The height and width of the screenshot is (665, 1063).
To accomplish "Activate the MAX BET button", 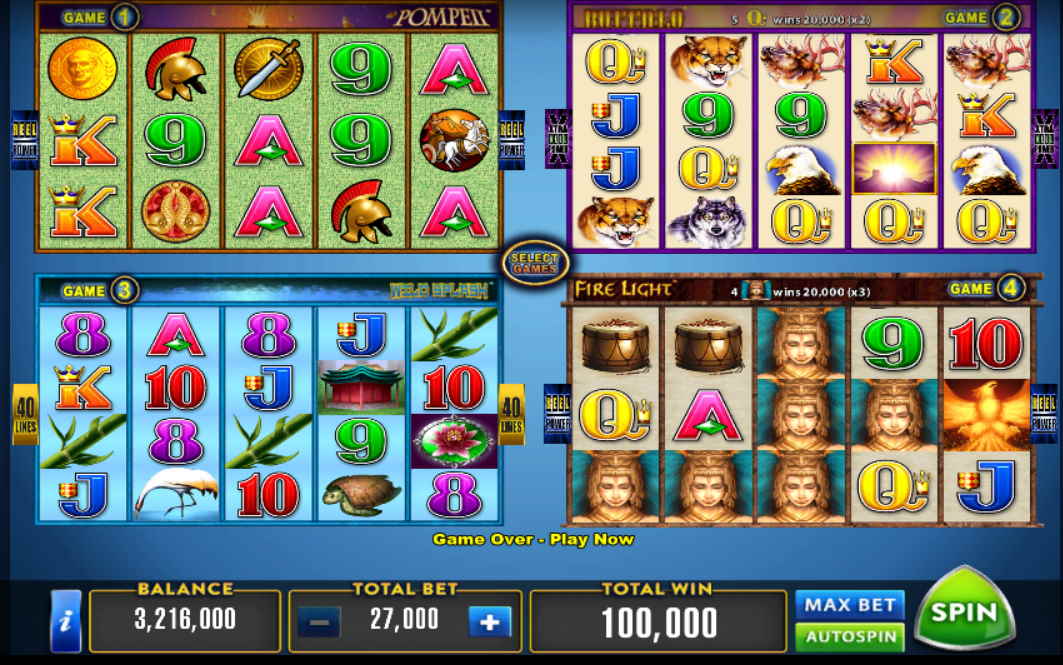I will pyautogui.click(x=849, y=604).
